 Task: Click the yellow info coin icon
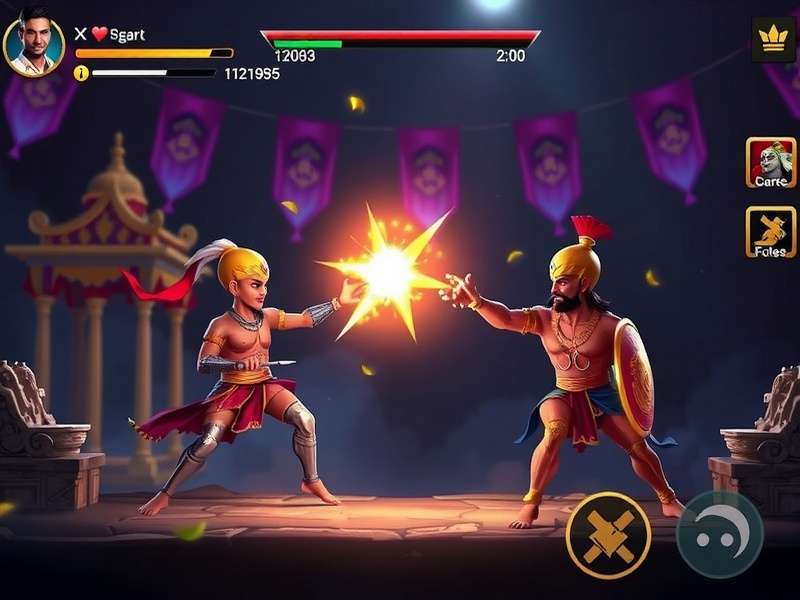(81, 73)
